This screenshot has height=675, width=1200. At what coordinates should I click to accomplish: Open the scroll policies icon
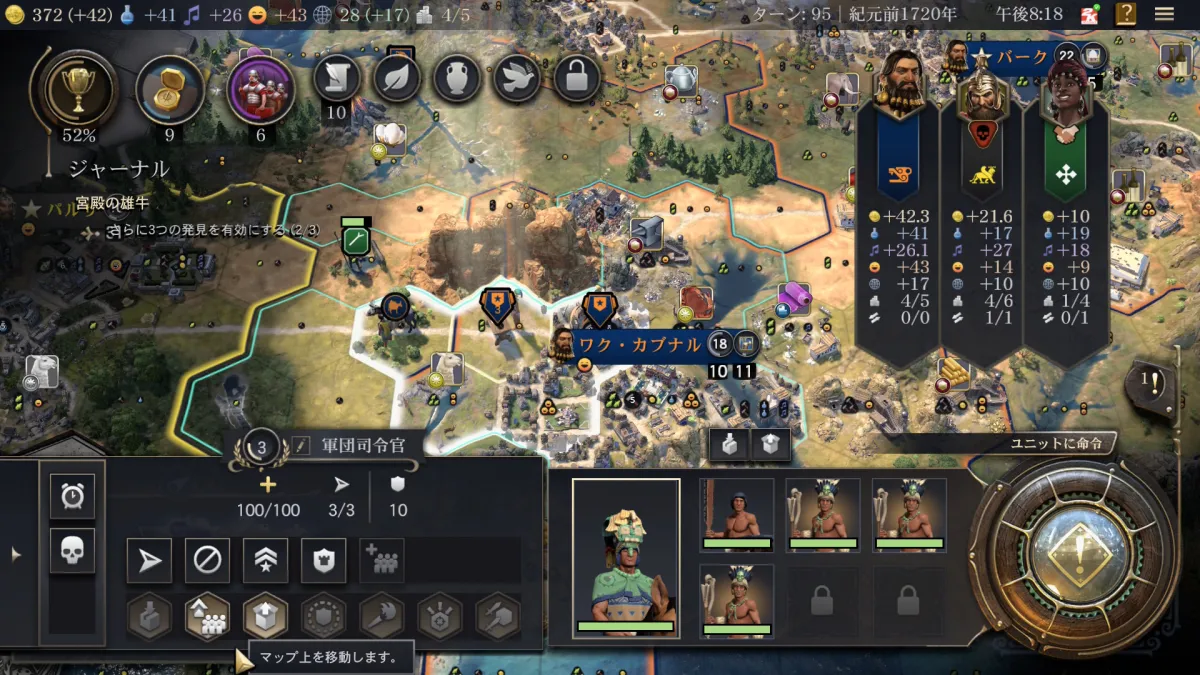[337, 78]
